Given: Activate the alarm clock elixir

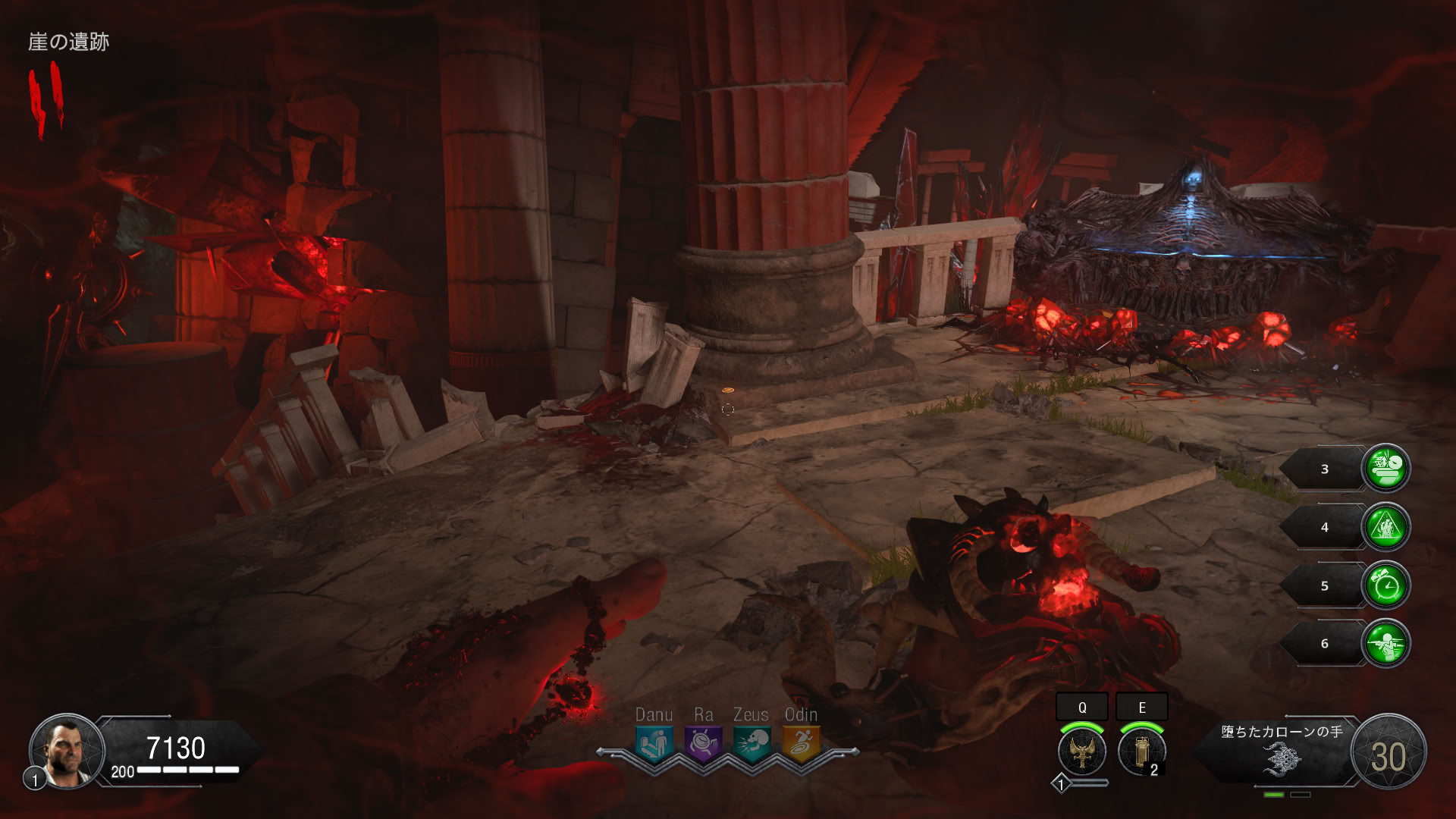Looking at the screenshot, I should 1386,585.
